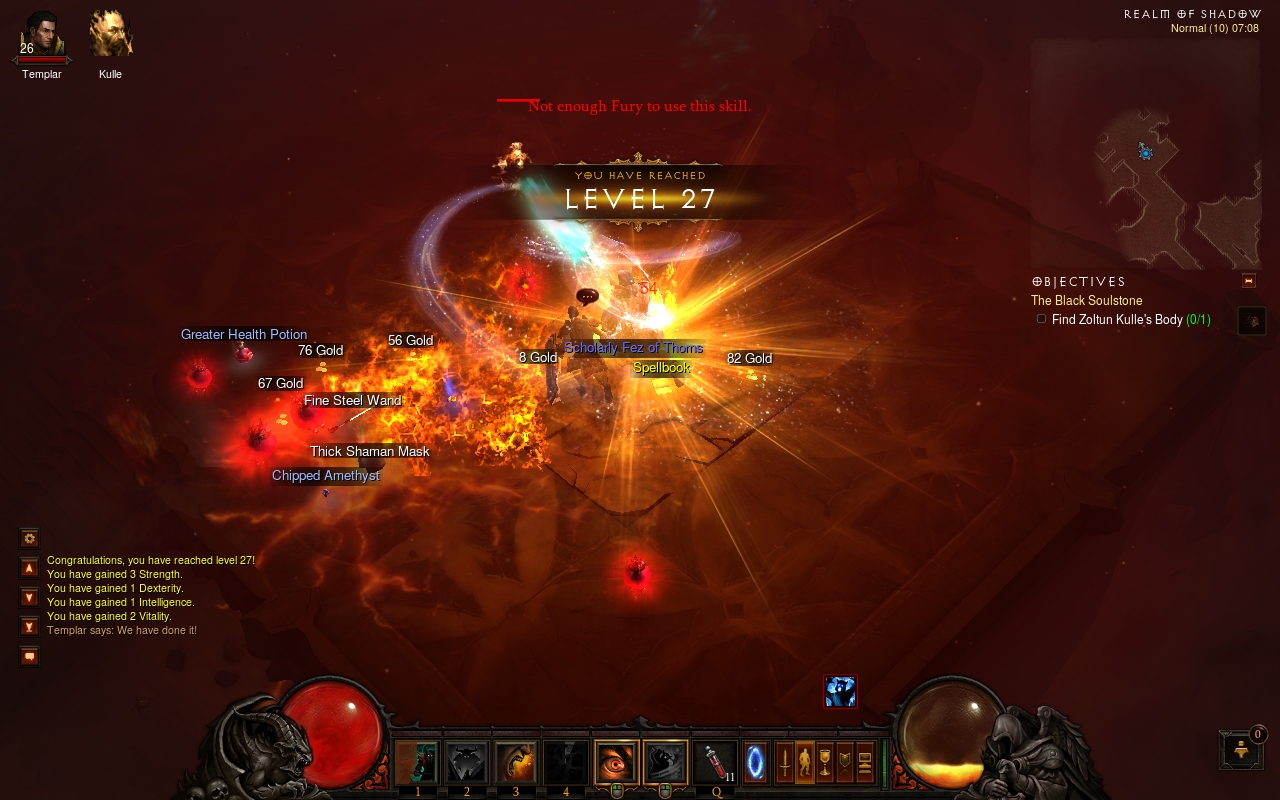Collapse the Objectives tracker
1280x800 pixels.
tap(1248, 281)
